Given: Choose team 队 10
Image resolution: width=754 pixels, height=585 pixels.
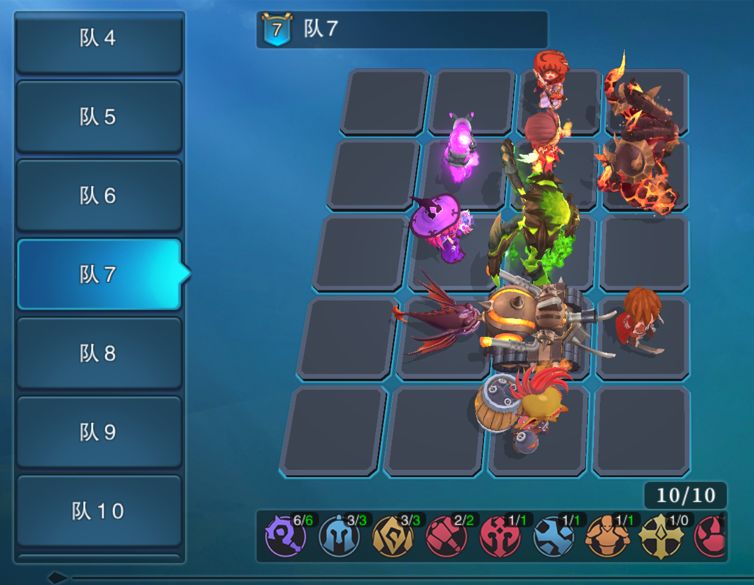Looking at the screenshot, I should (98, 511).
